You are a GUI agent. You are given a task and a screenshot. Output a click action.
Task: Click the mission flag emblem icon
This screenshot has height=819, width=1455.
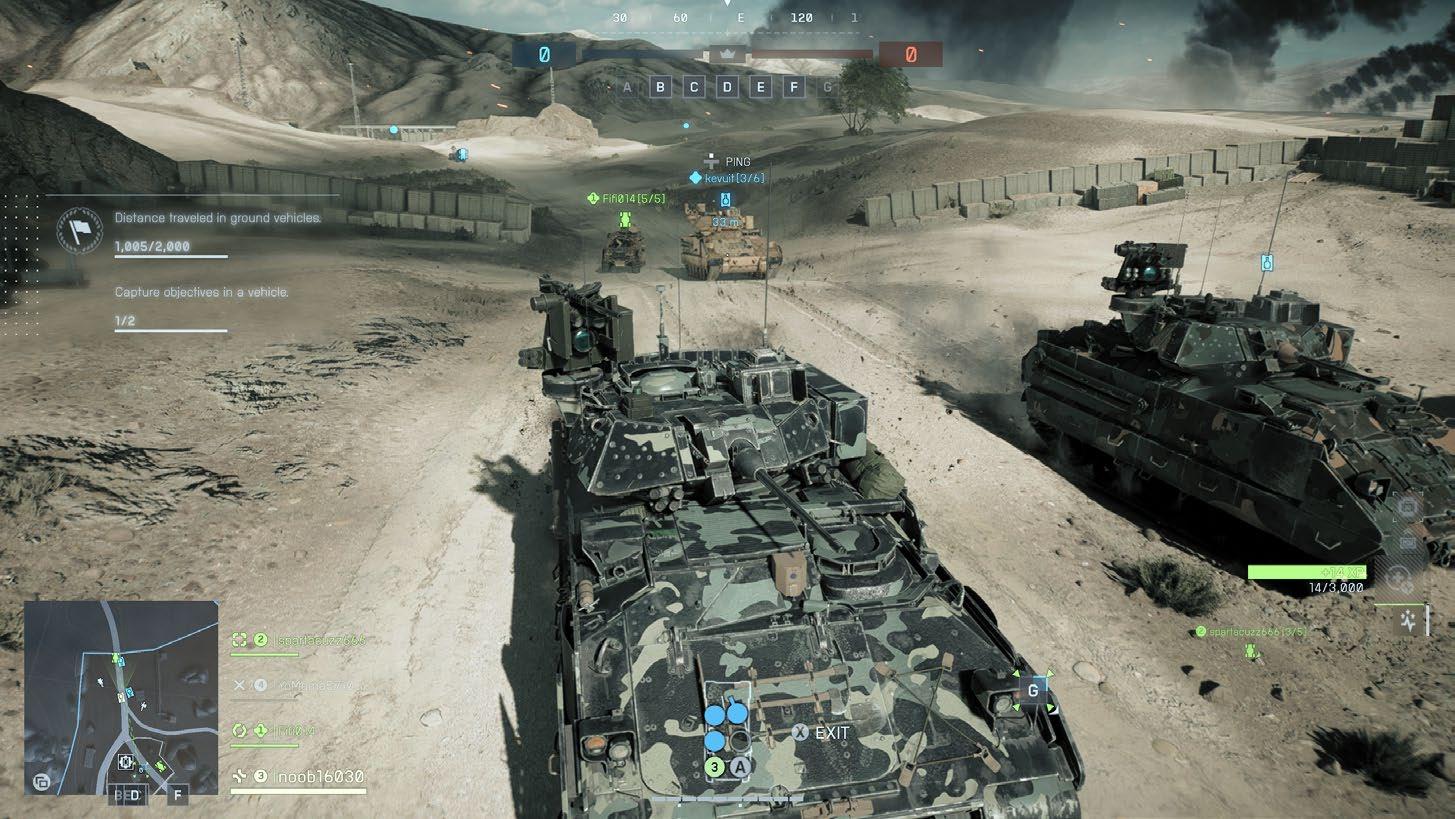point(79,231)
